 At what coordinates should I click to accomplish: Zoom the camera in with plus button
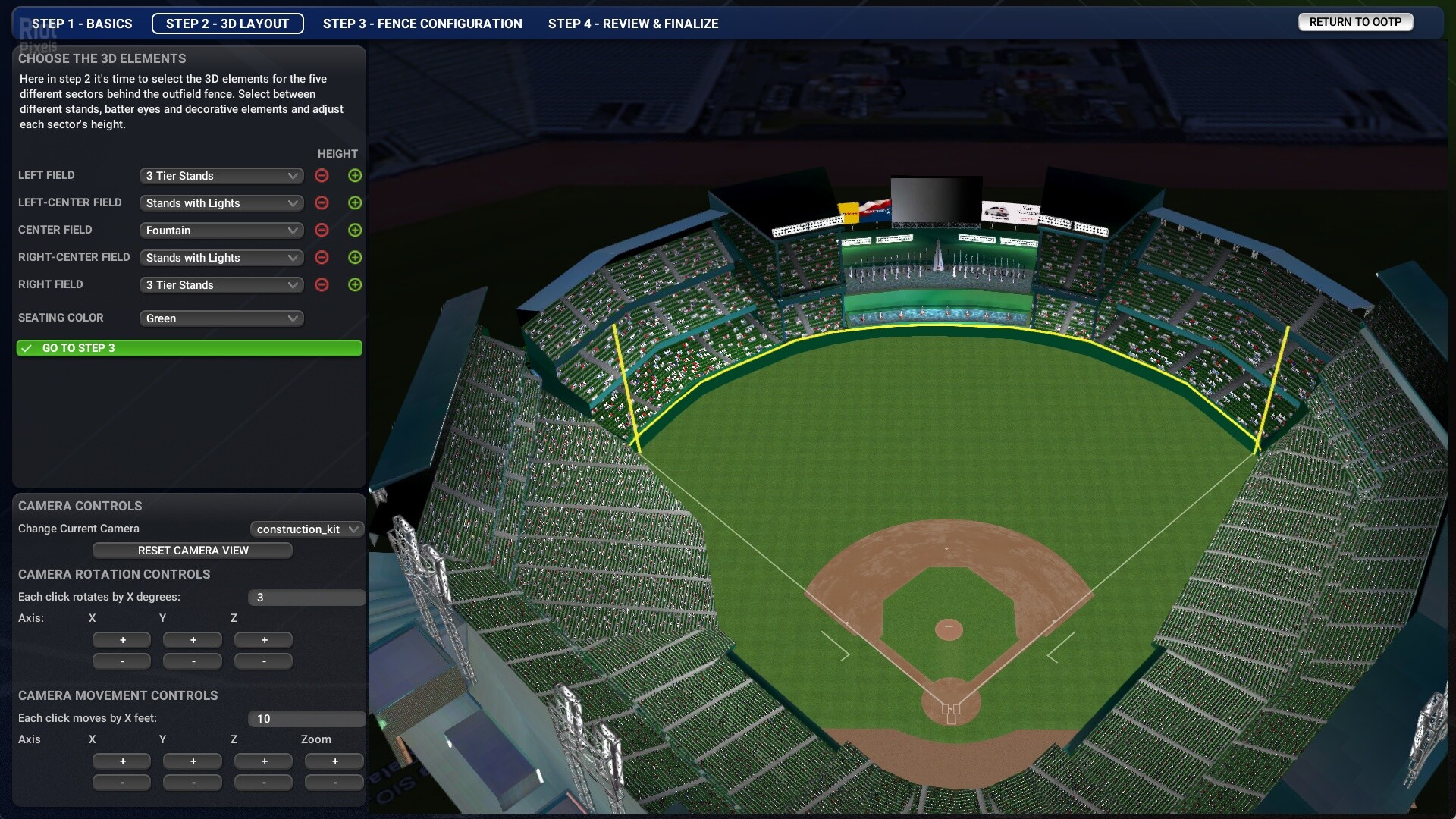click(x=334, y=761)
